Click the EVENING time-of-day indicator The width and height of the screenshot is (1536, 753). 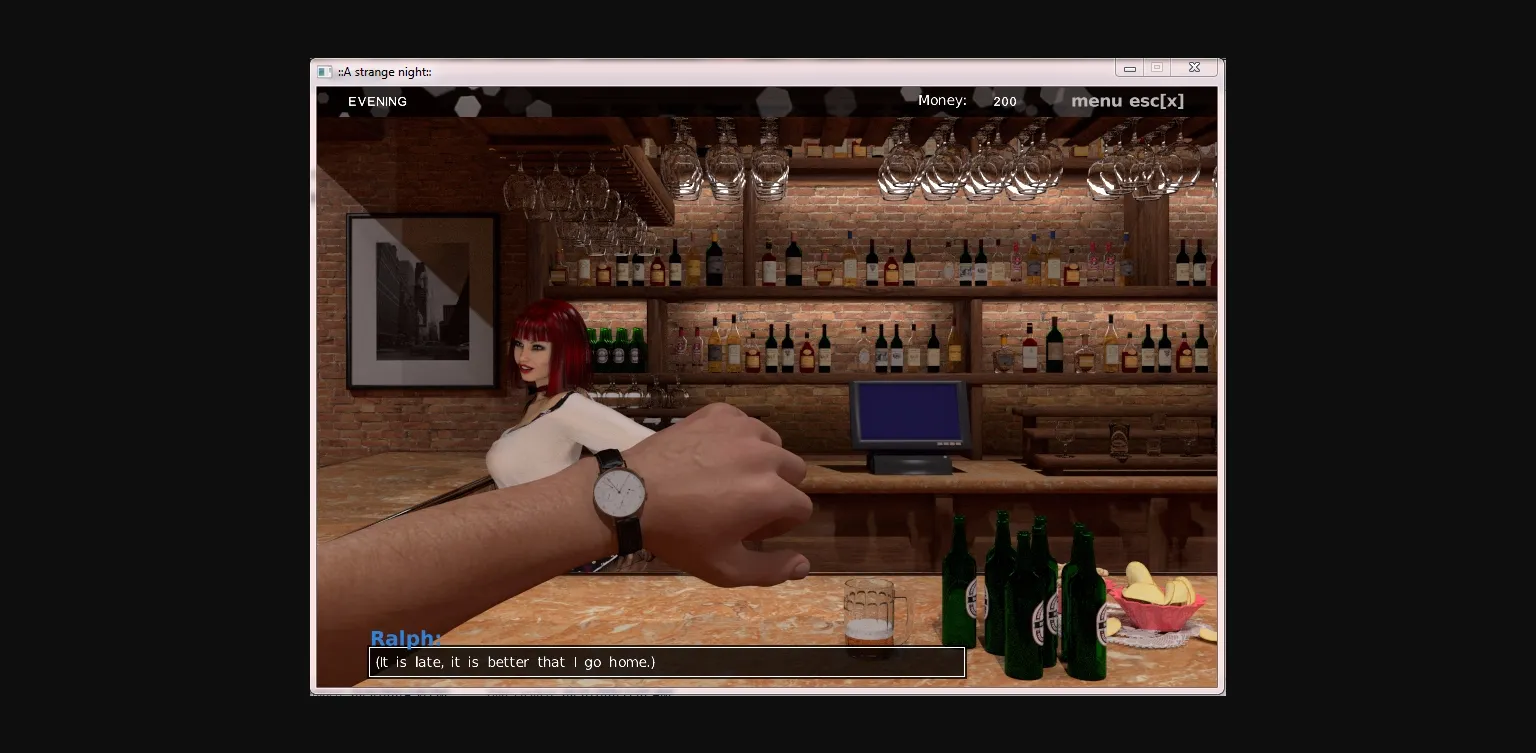coord(377,101)
